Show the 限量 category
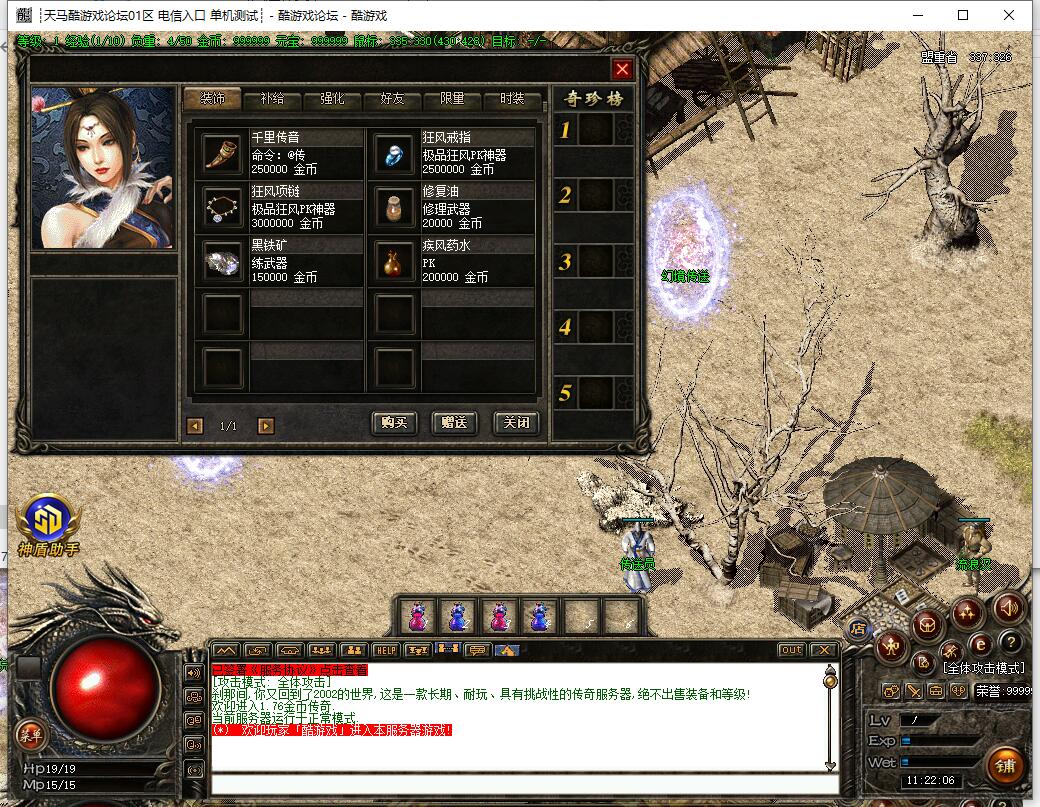This screenshot has width=1040, height=807. tap(452, 99)
